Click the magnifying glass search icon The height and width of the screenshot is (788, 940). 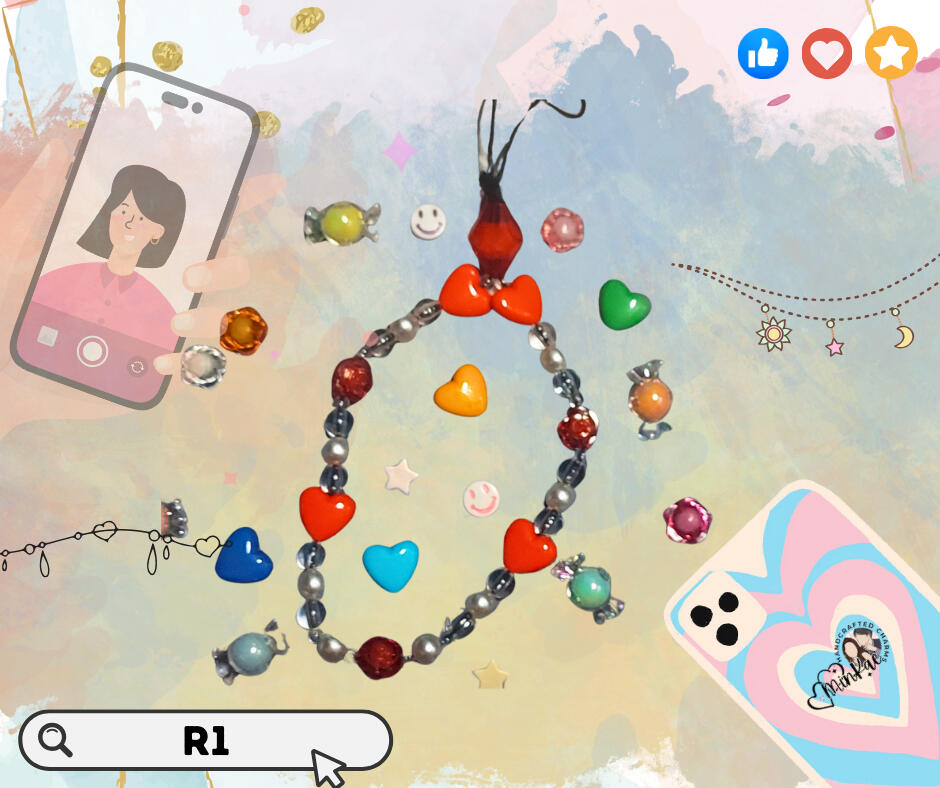tap(55, 740)
